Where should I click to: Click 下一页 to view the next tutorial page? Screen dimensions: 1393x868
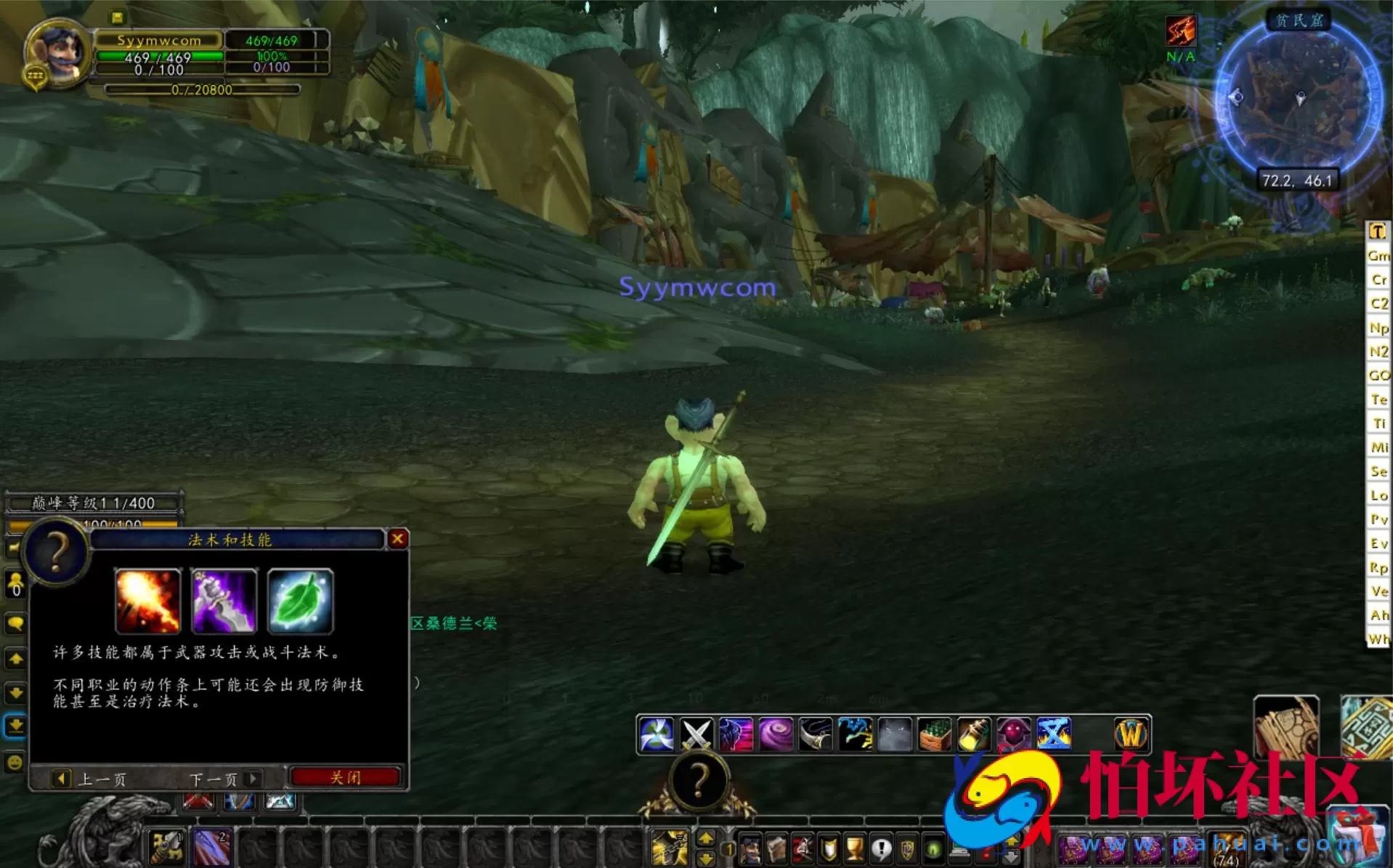point(214,778)
